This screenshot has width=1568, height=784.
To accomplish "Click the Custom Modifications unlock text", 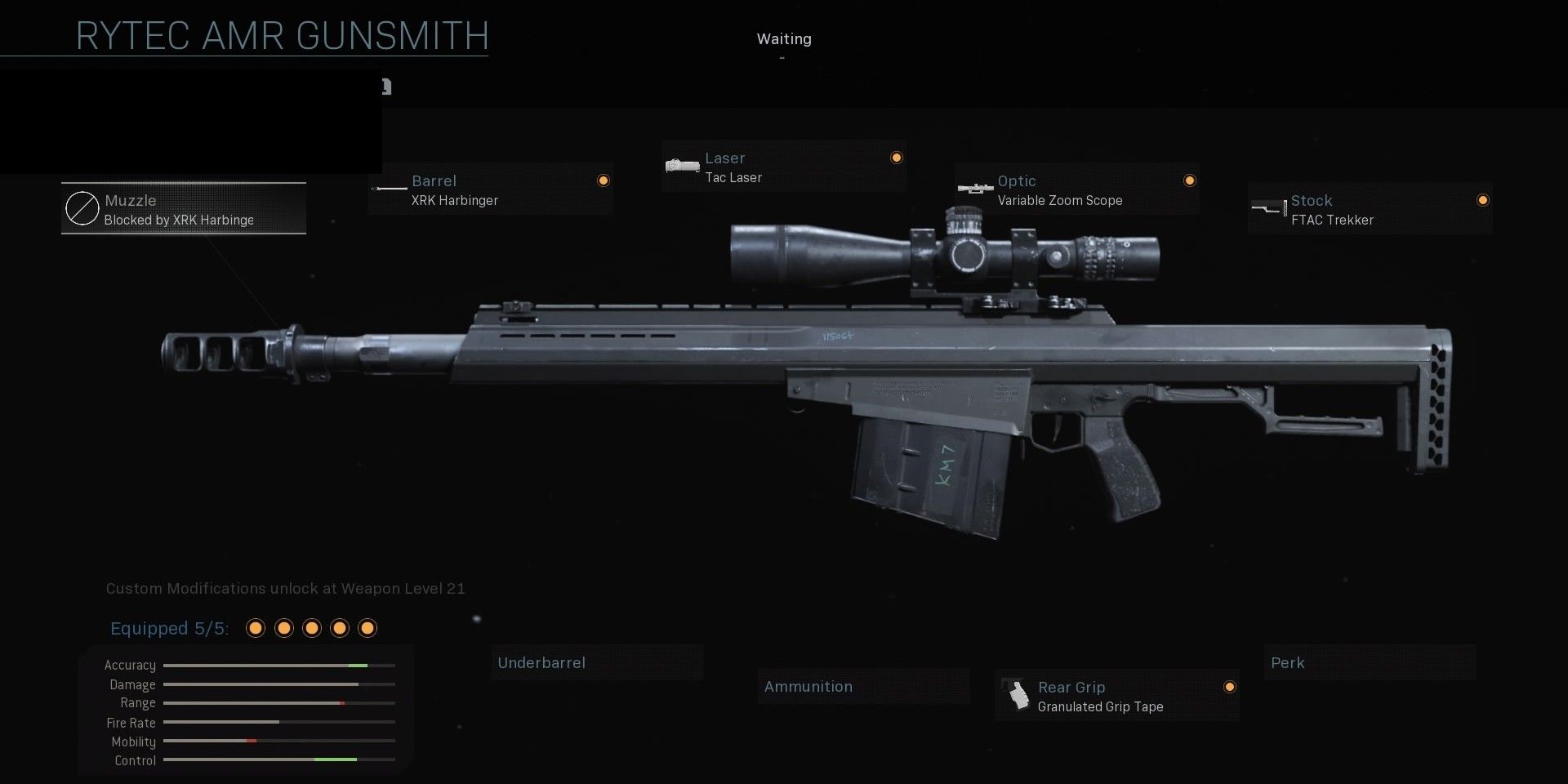I will click(285, 588).
